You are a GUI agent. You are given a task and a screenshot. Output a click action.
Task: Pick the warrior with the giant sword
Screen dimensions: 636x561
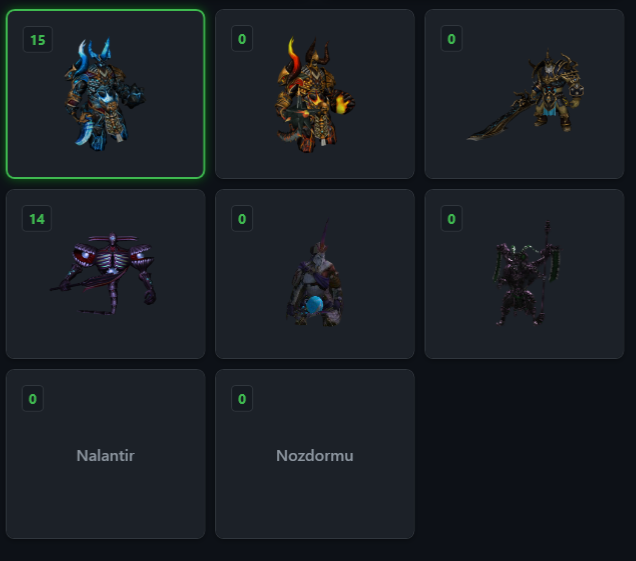pos(524,94)
